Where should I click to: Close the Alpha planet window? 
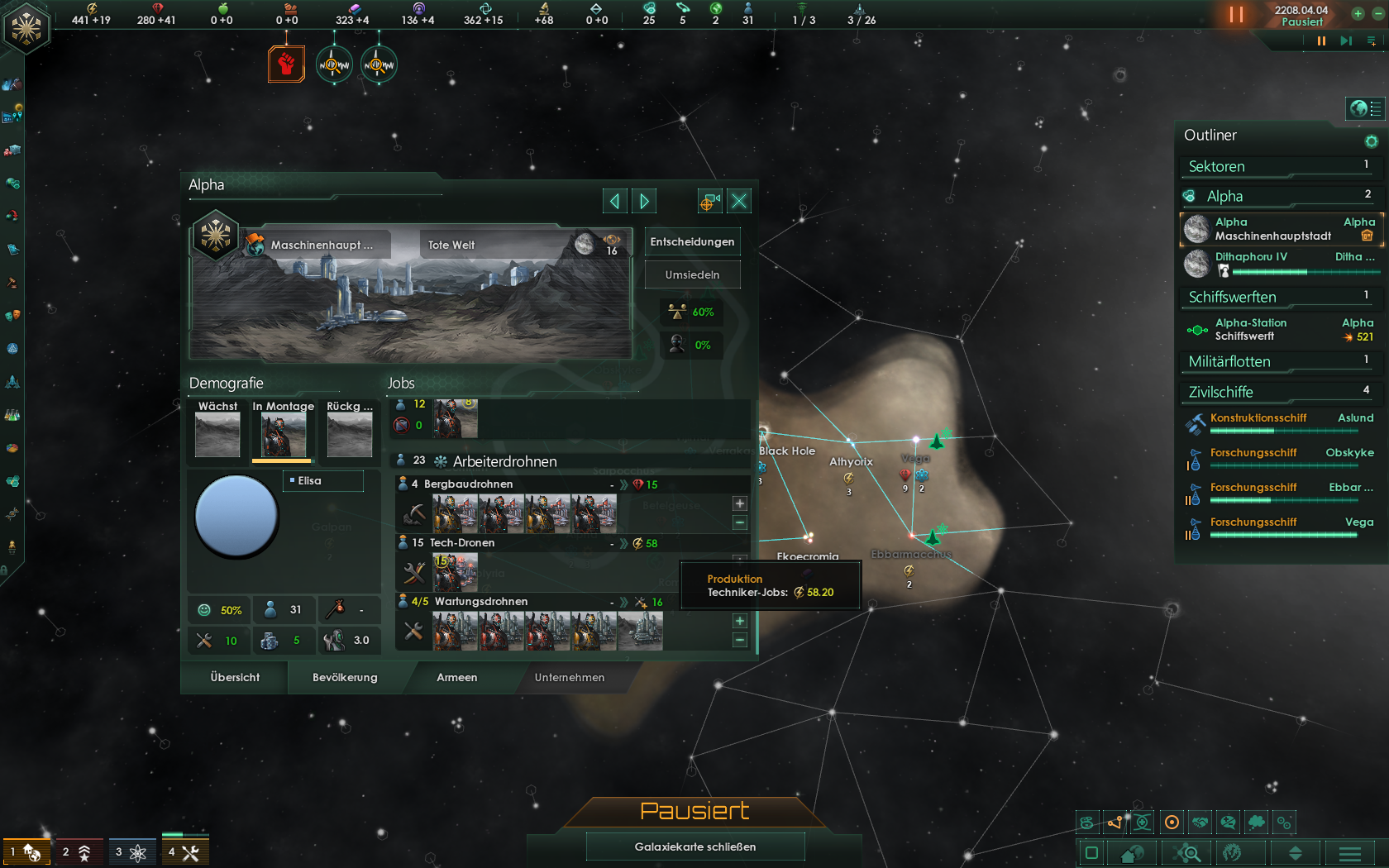pyautogui.click(x=739, y=201)
